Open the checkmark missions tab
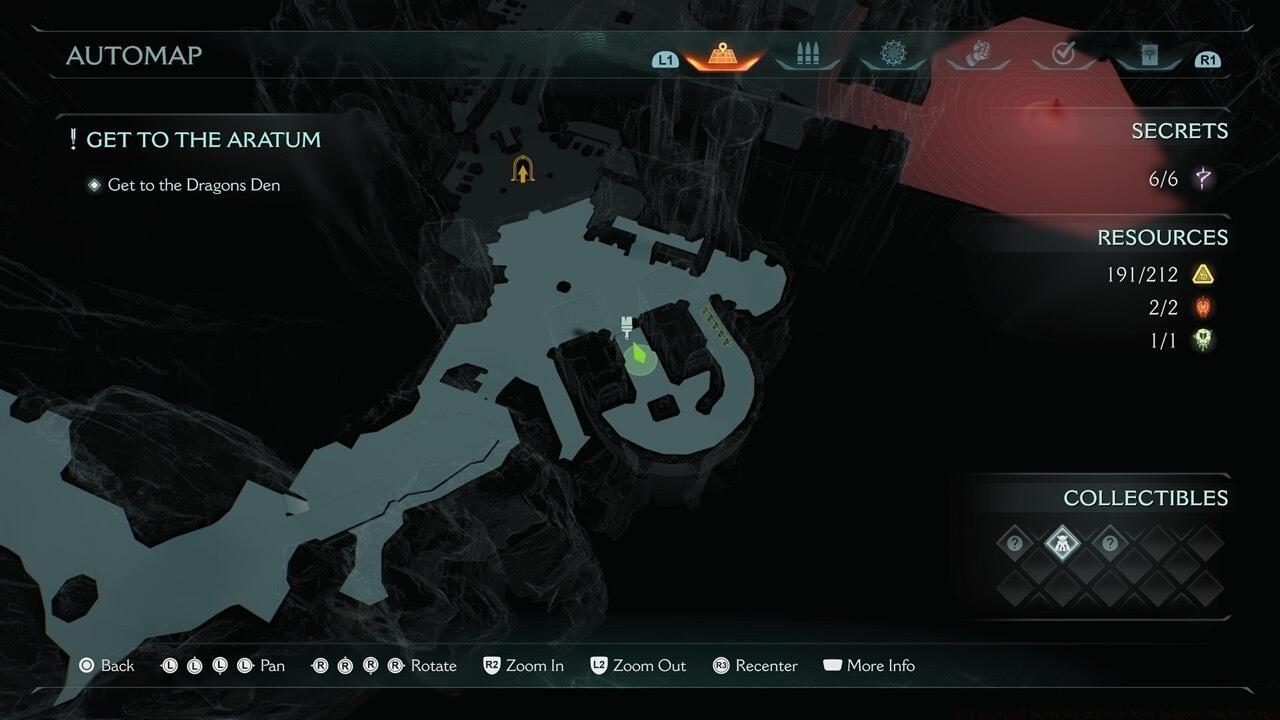Viewport: 1280px width, 720px height. tap(1063, 55)
